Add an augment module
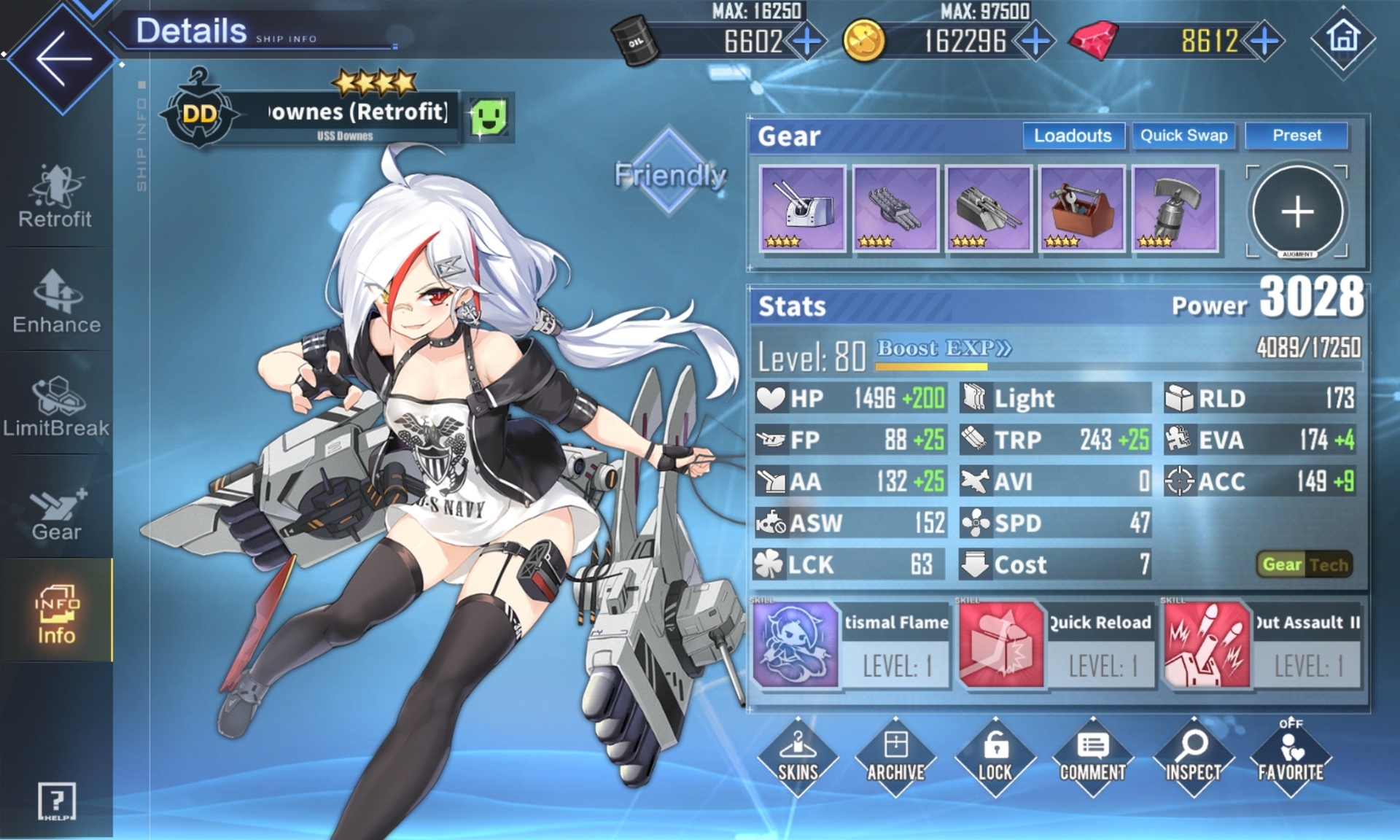Screen dimensions: 1400x840 [x=1297, y=212]
